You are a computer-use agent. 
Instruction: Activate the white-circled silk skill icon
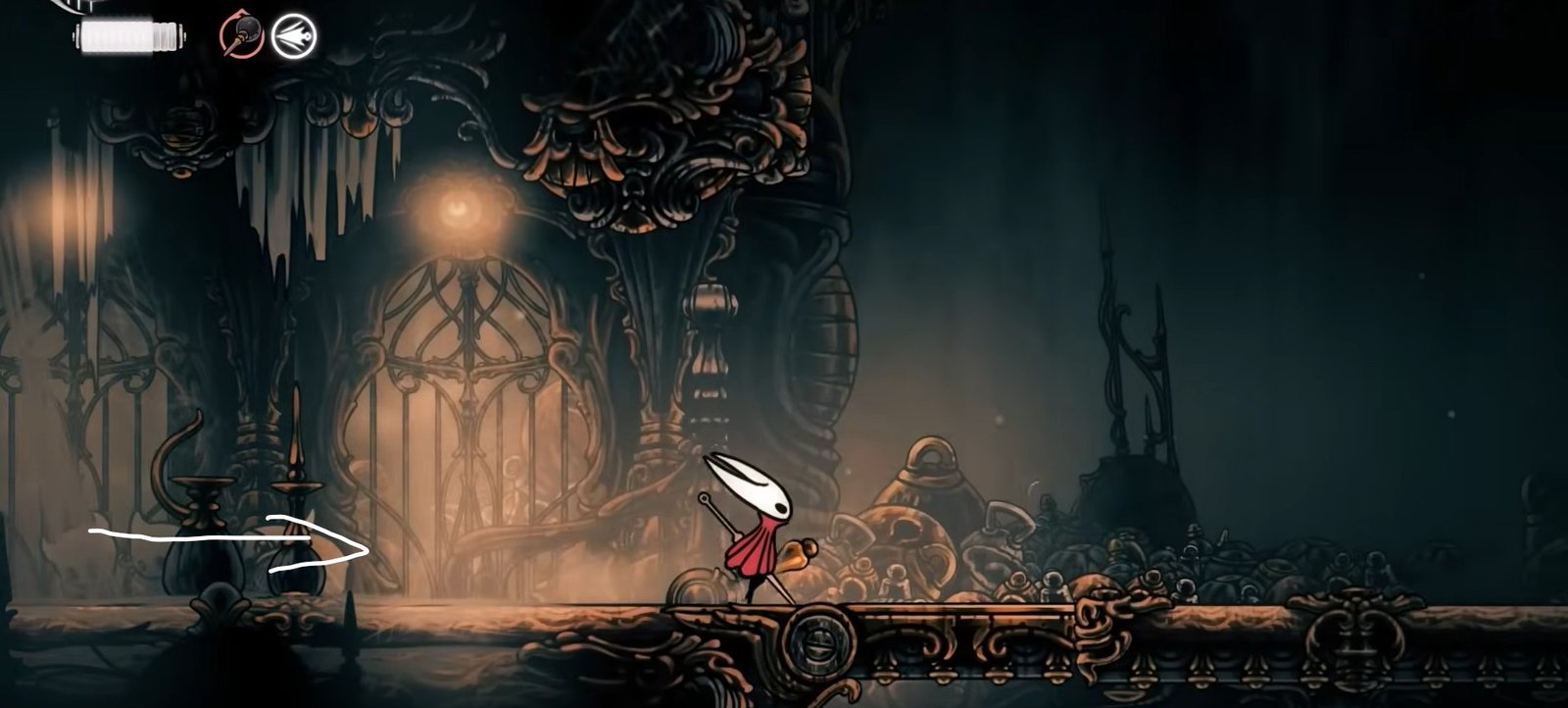[293, 37]
